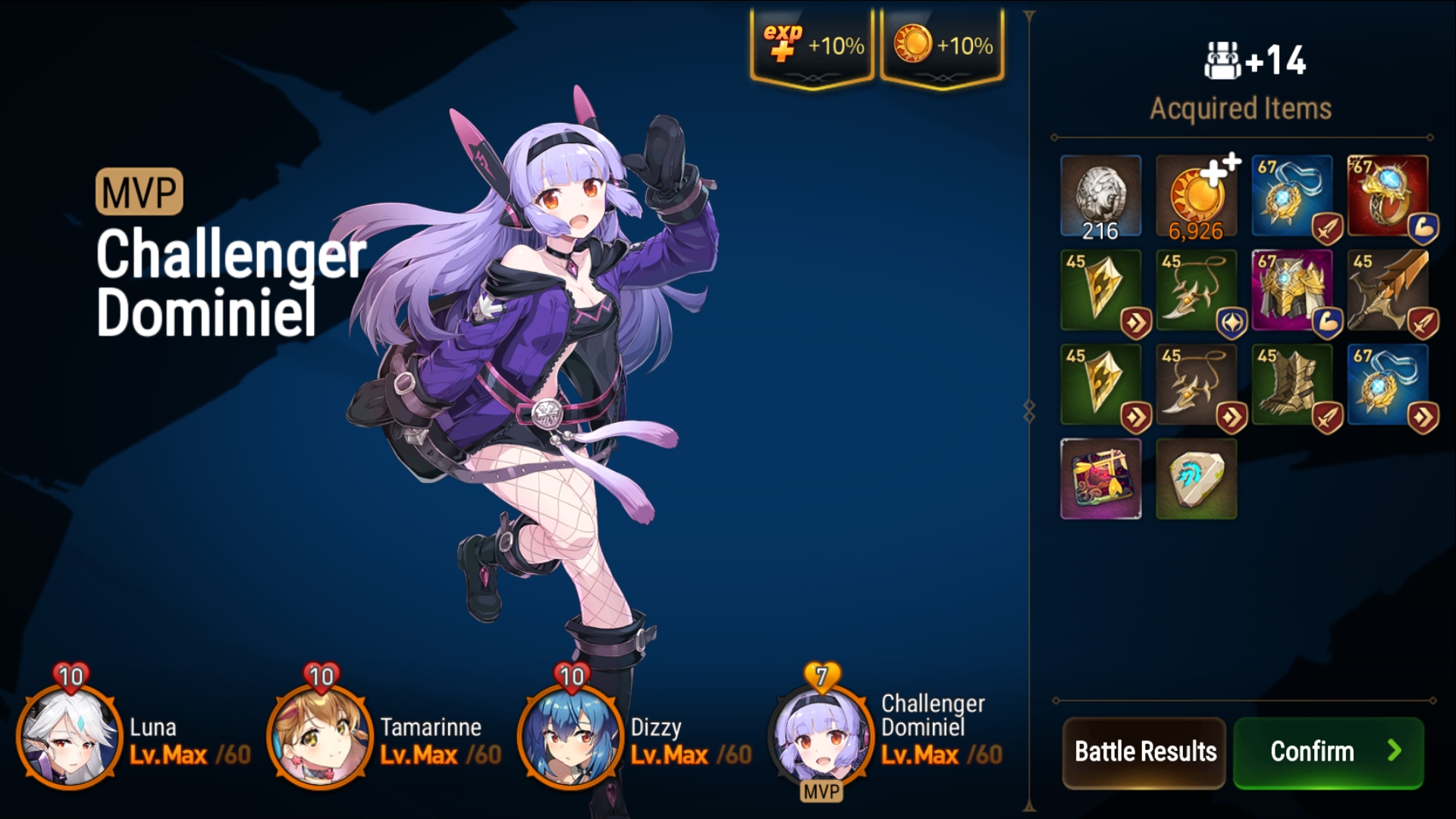Select the level 45 boots drop
Image resolution: width=1456 pixels, height=819 pixels.
[x=1294, y=384]
